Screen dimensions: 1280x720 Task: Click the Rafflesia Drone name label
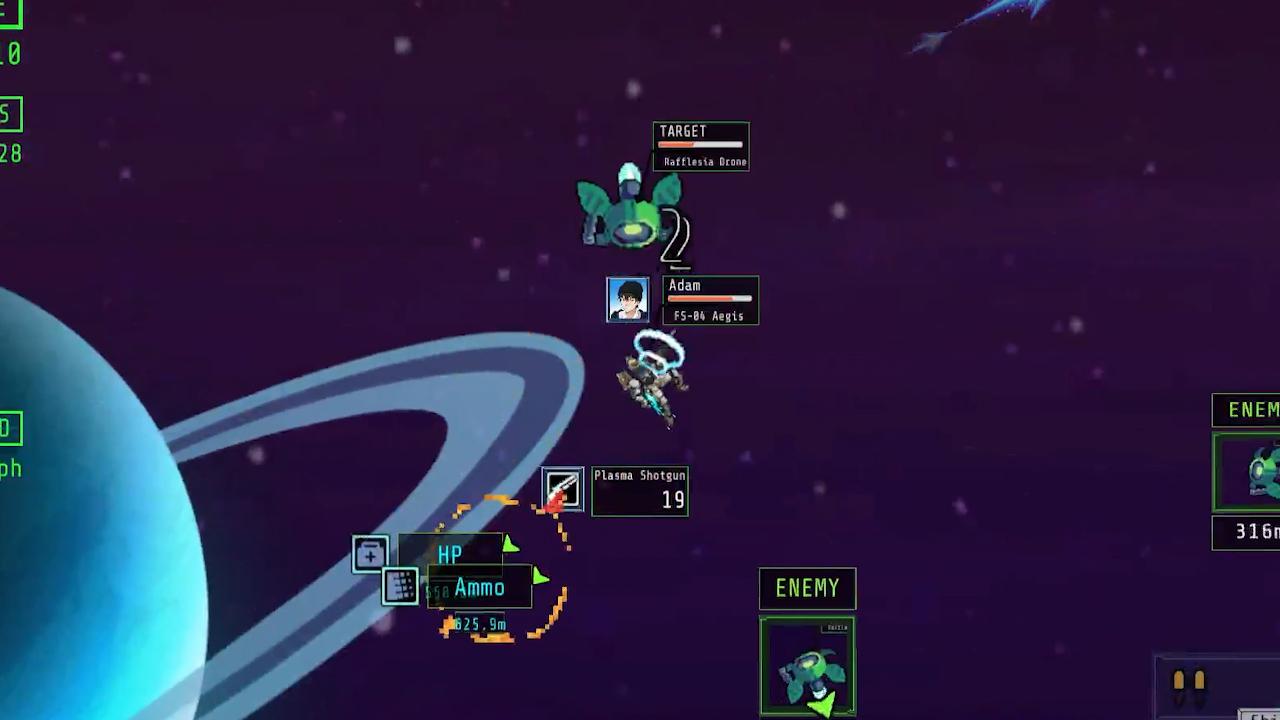coord(705,161)
